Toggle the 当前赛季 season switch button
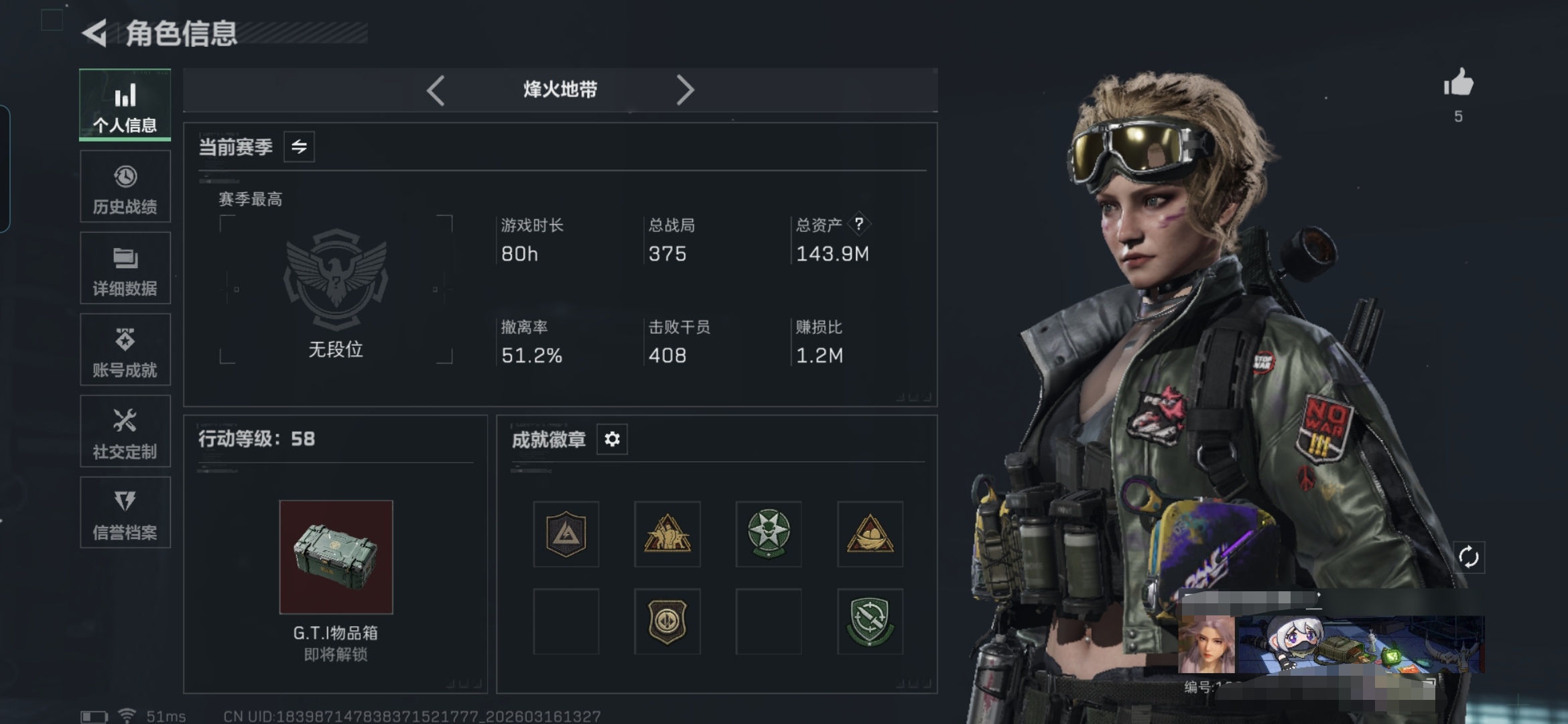The width and height of the screenshot is (1568, 724). (x=299, y=147)
